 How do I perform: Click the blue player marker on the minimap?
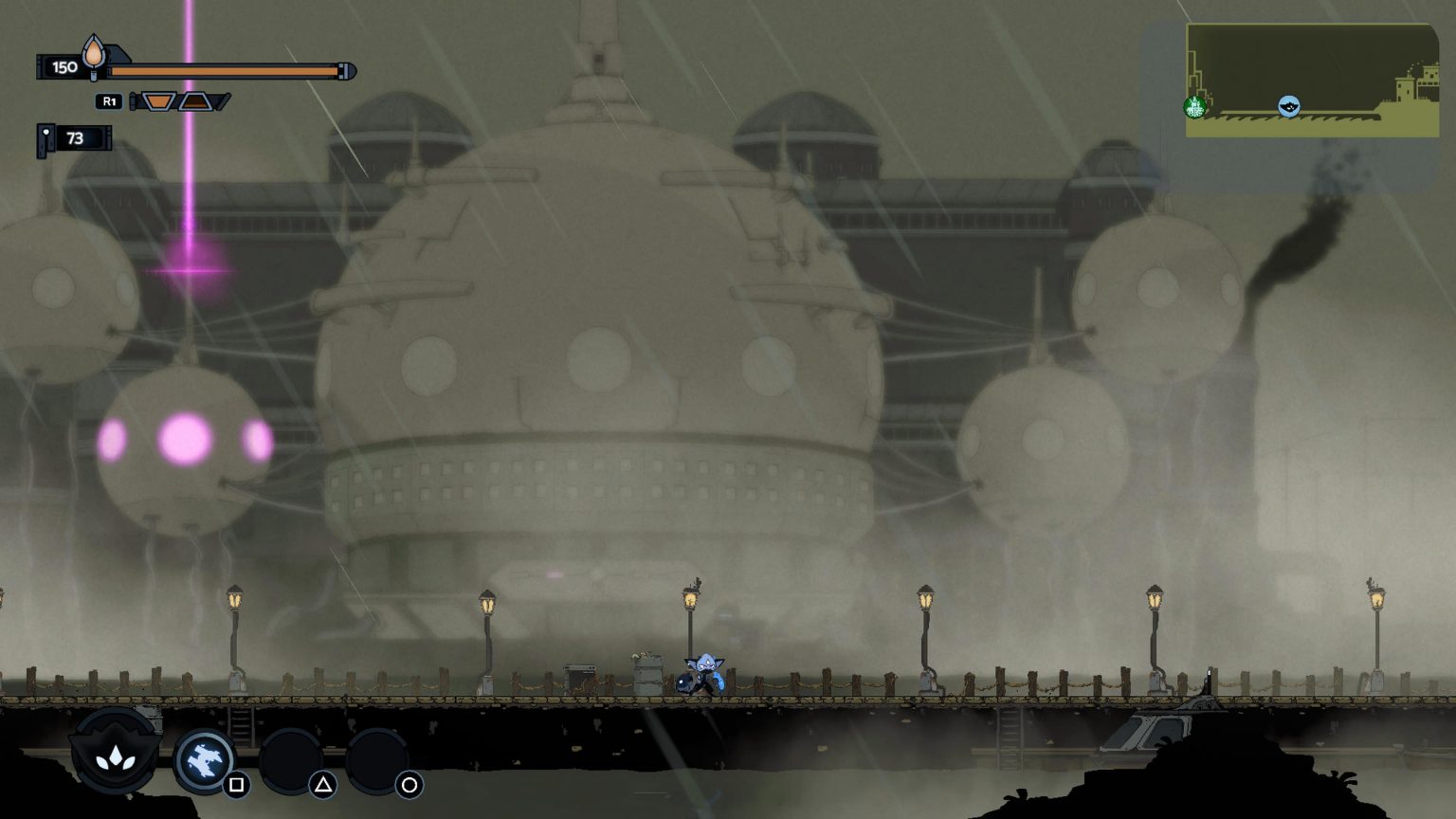coord(1289,108)
